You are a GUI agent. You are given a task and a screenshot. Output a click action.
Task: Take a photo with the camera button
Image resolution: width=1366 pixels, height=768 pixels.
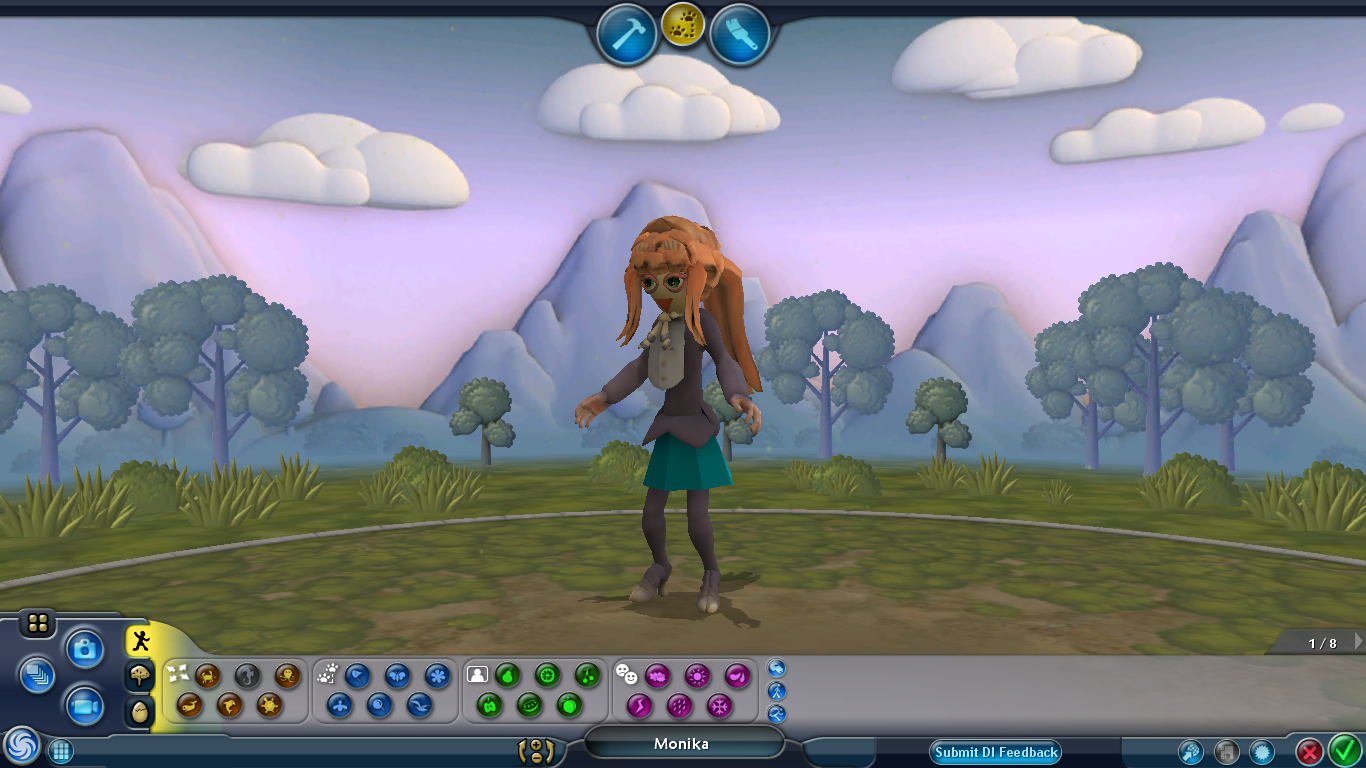(85, 650)
